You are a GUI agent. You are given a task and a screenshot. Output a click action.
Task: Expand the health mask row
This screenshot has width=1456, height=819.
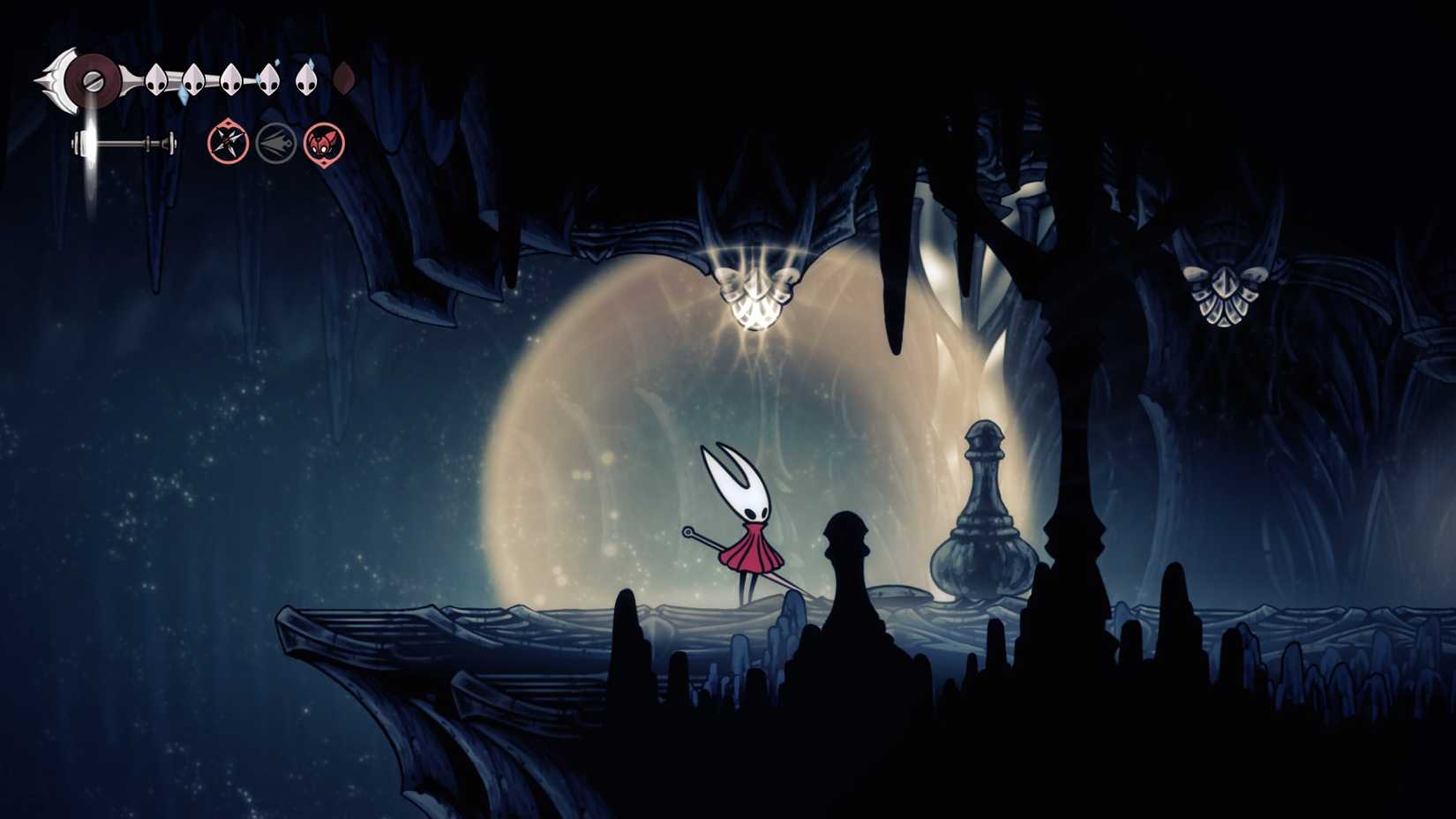coord(229,79)
